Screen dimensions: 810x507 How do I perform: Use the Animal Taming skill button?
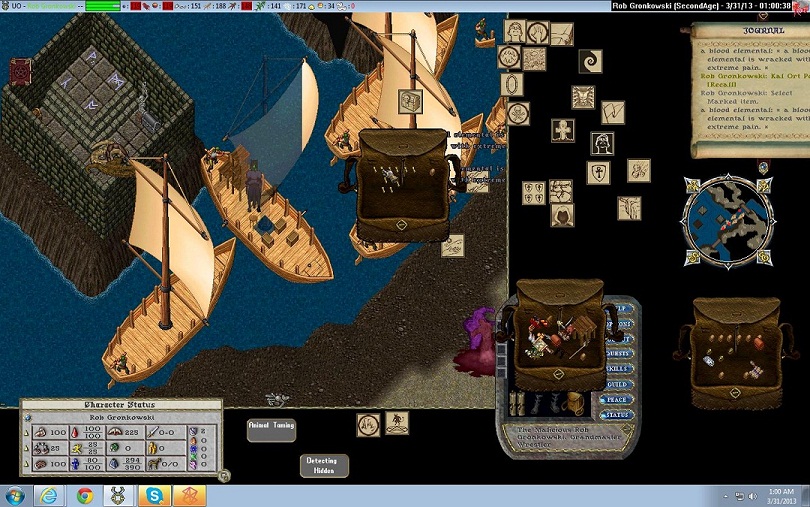pyautogui.click(x=271, y=430)
